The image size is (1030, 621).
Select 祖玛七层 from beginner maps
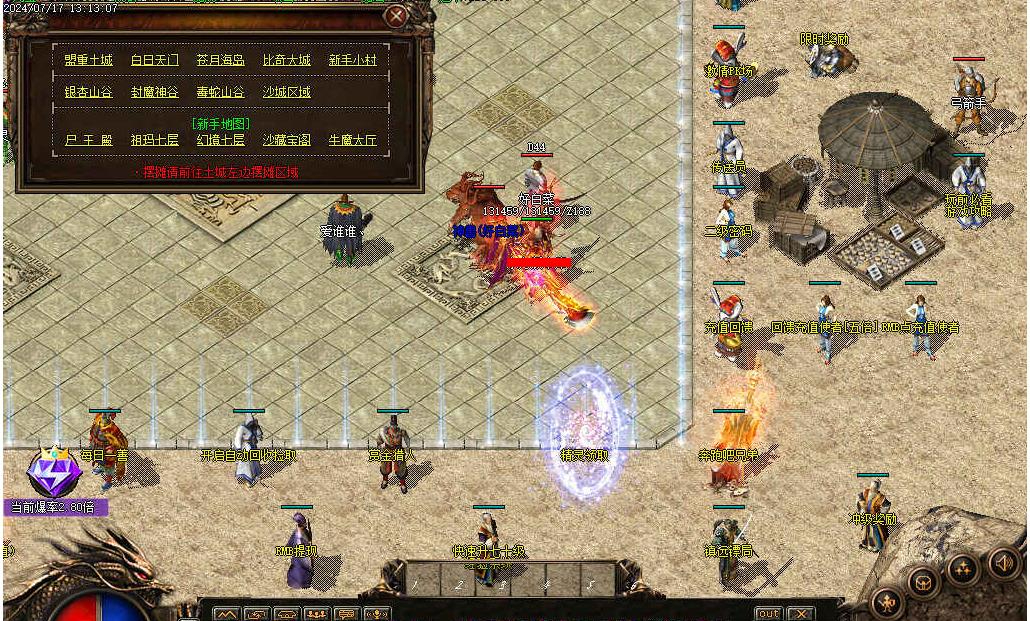click(155, 140)
